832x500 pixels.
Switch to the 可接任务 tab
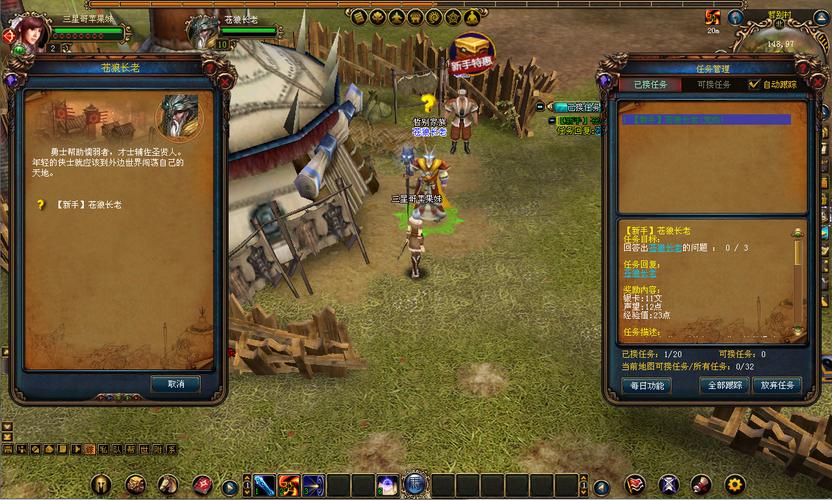click(712, 85)
